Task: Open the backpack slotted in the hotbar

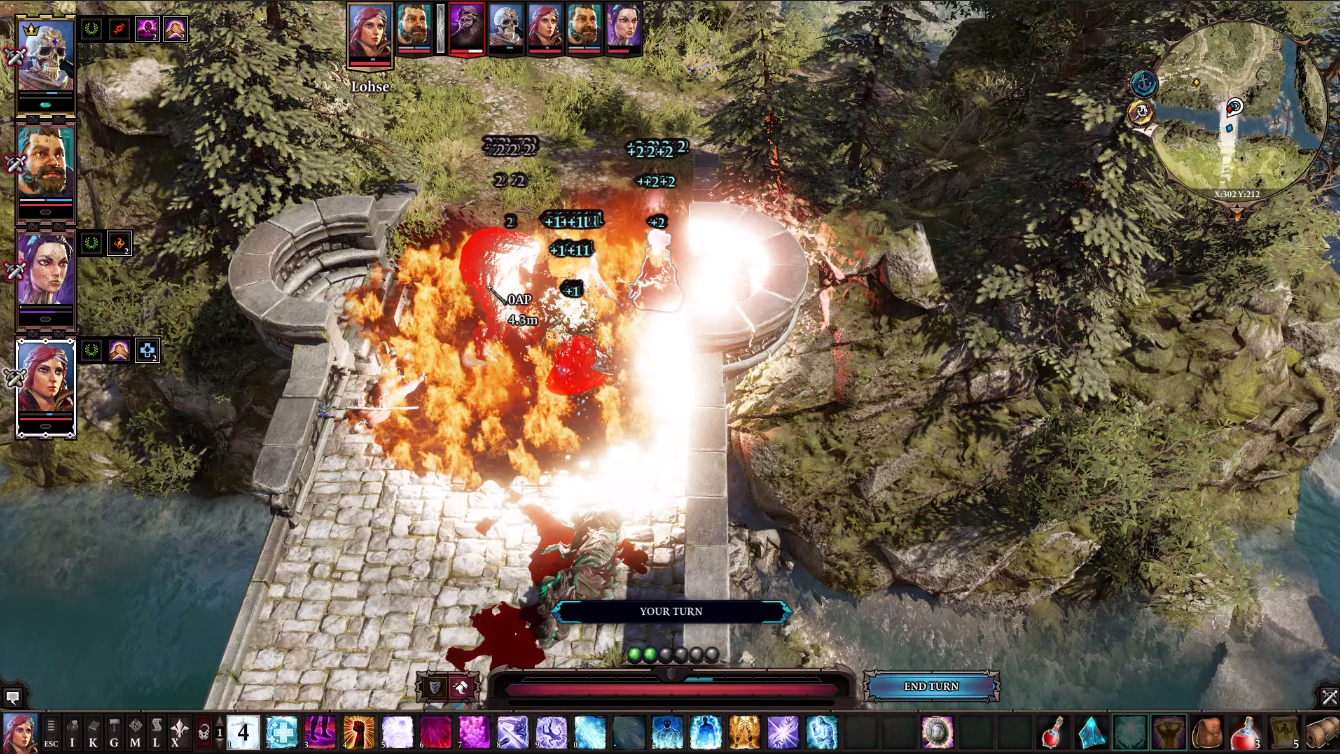Action: click(x=1208, y=731)
